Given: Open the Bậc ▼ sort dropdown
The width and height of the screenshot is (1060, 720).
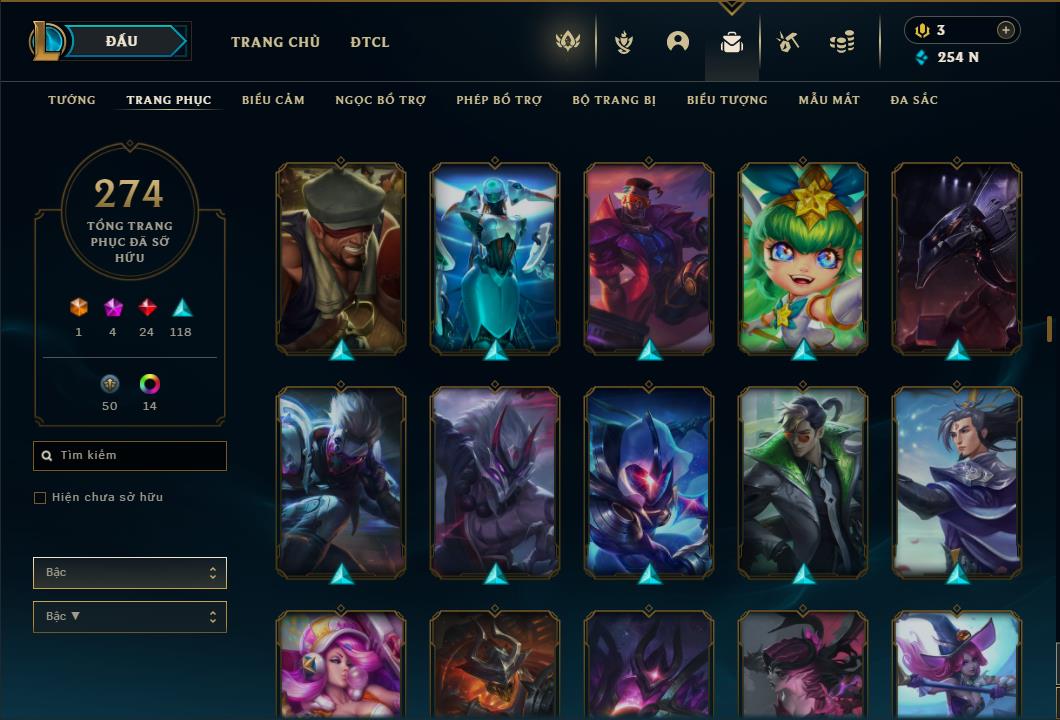Looking at the screenshot, I should point(130,617).
